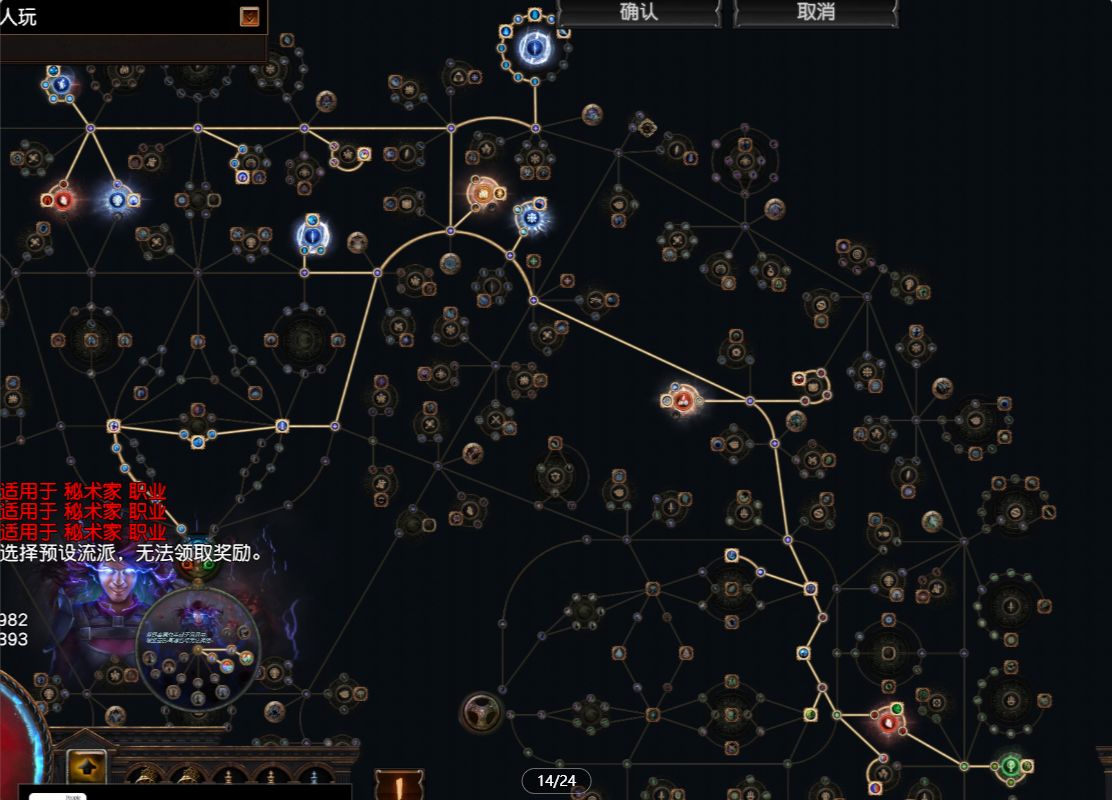Screen dimensions: 1112x800
Task: Open the circular ascendancy tree preview
Action: 197,650
